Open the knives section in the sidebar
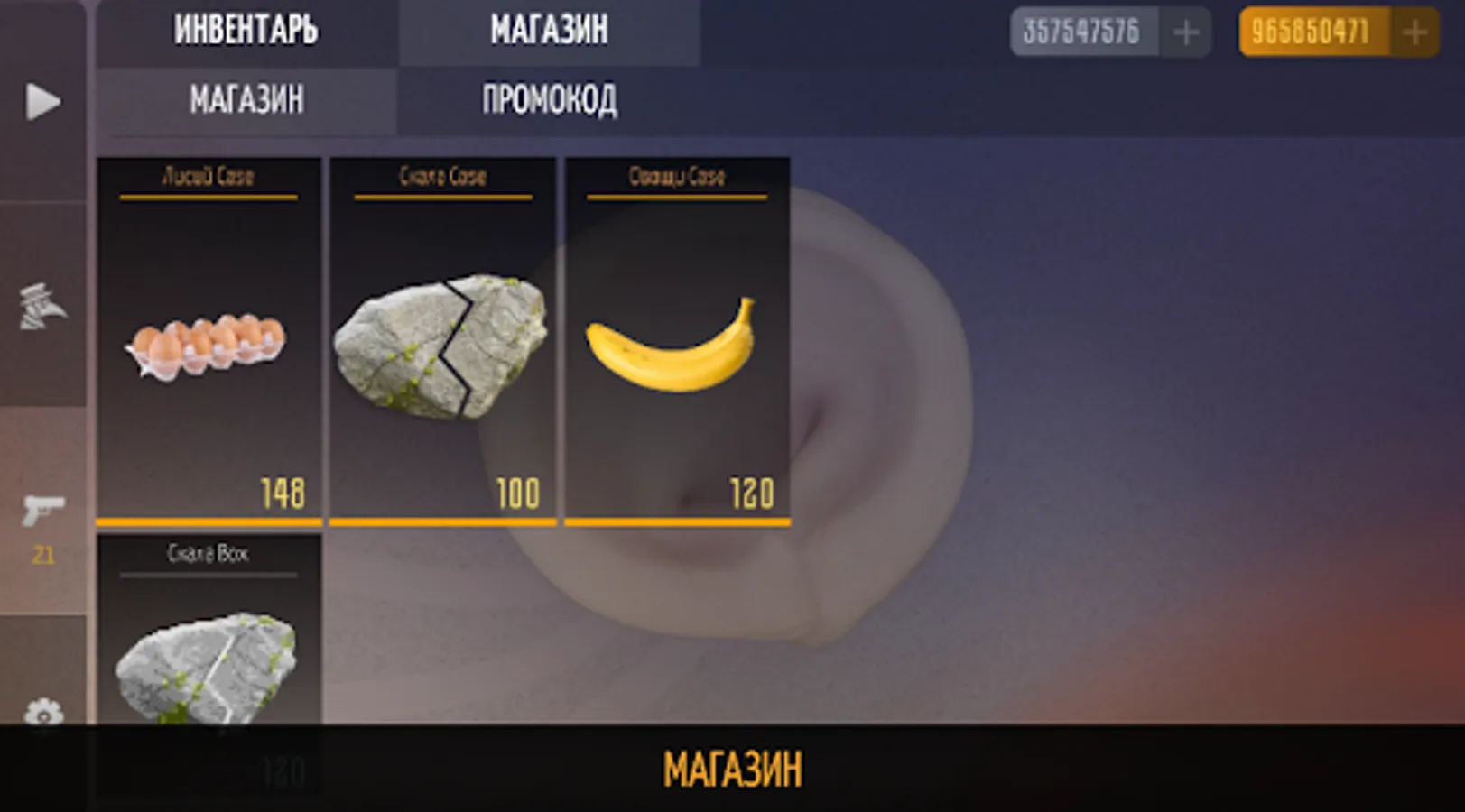The height and width of the screenshot is (812, 1465). [43, 307]
